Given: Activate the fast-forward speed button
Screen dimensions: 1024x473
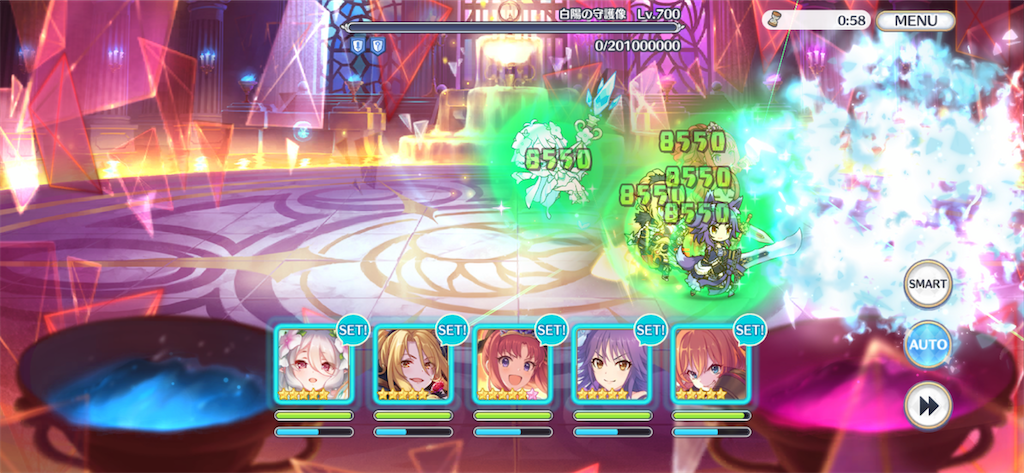Looking at the screenshot, I should pyautogui.click(x=927, y=405).
